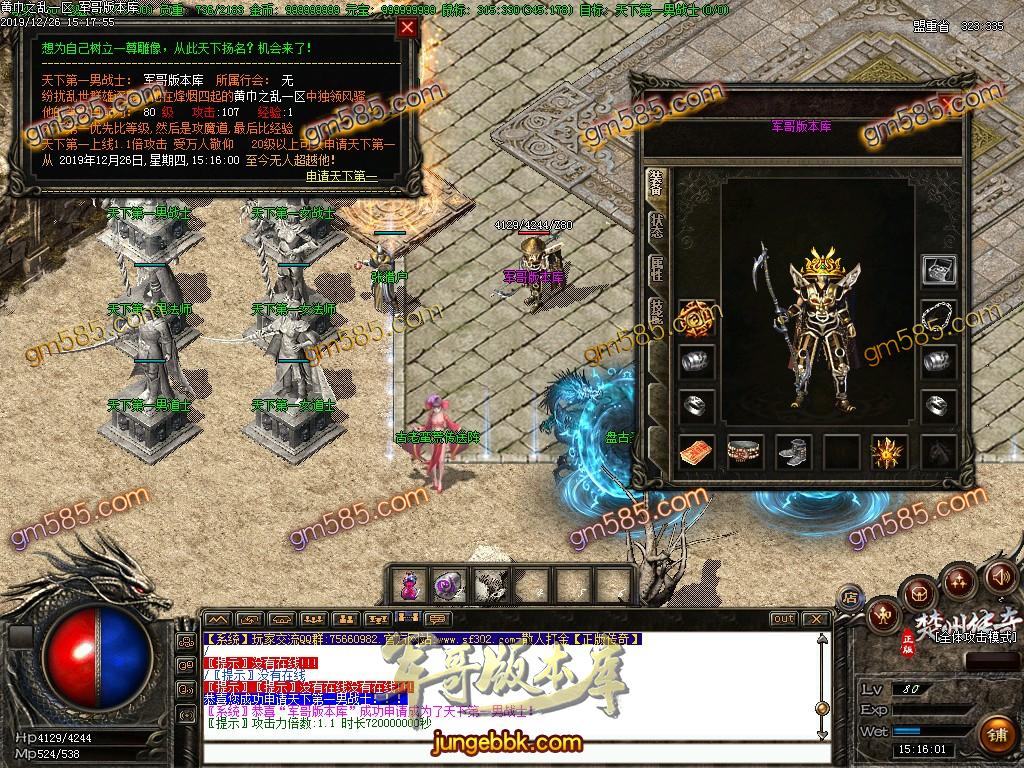Screen dimensions: 1024x768
Task: Select the silver chain necklace slot
Action: coord(938,317)
